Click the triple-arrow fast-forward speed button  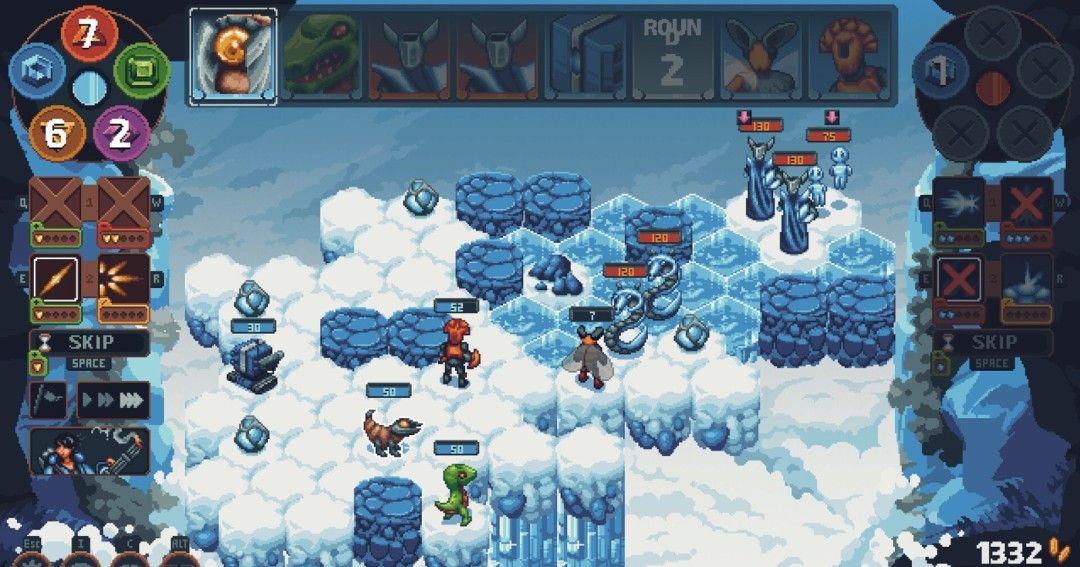[x=114, y=399]
